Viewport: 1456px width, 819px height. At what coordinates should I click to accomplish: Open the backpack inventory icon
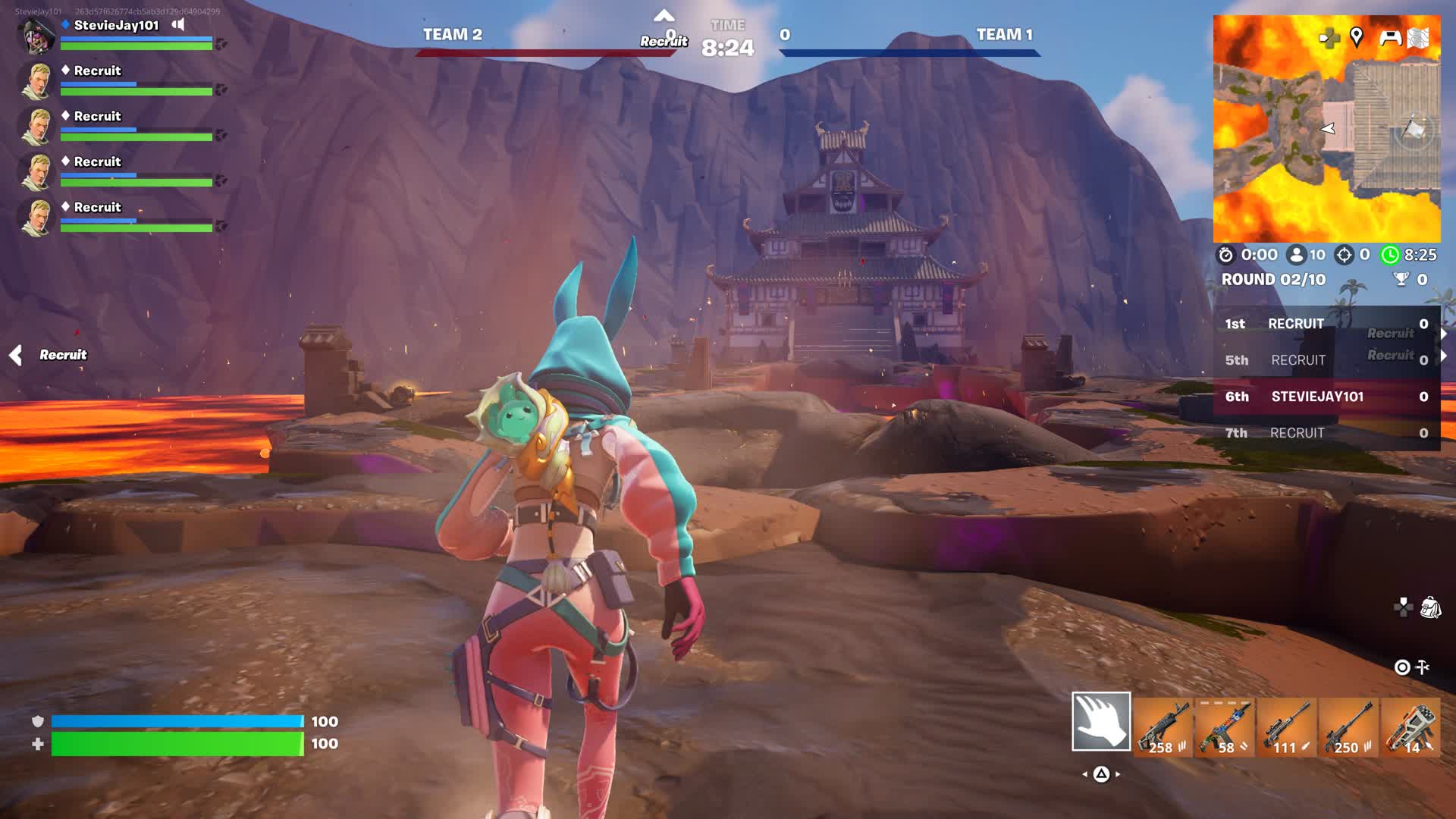tap(1430, 607)
